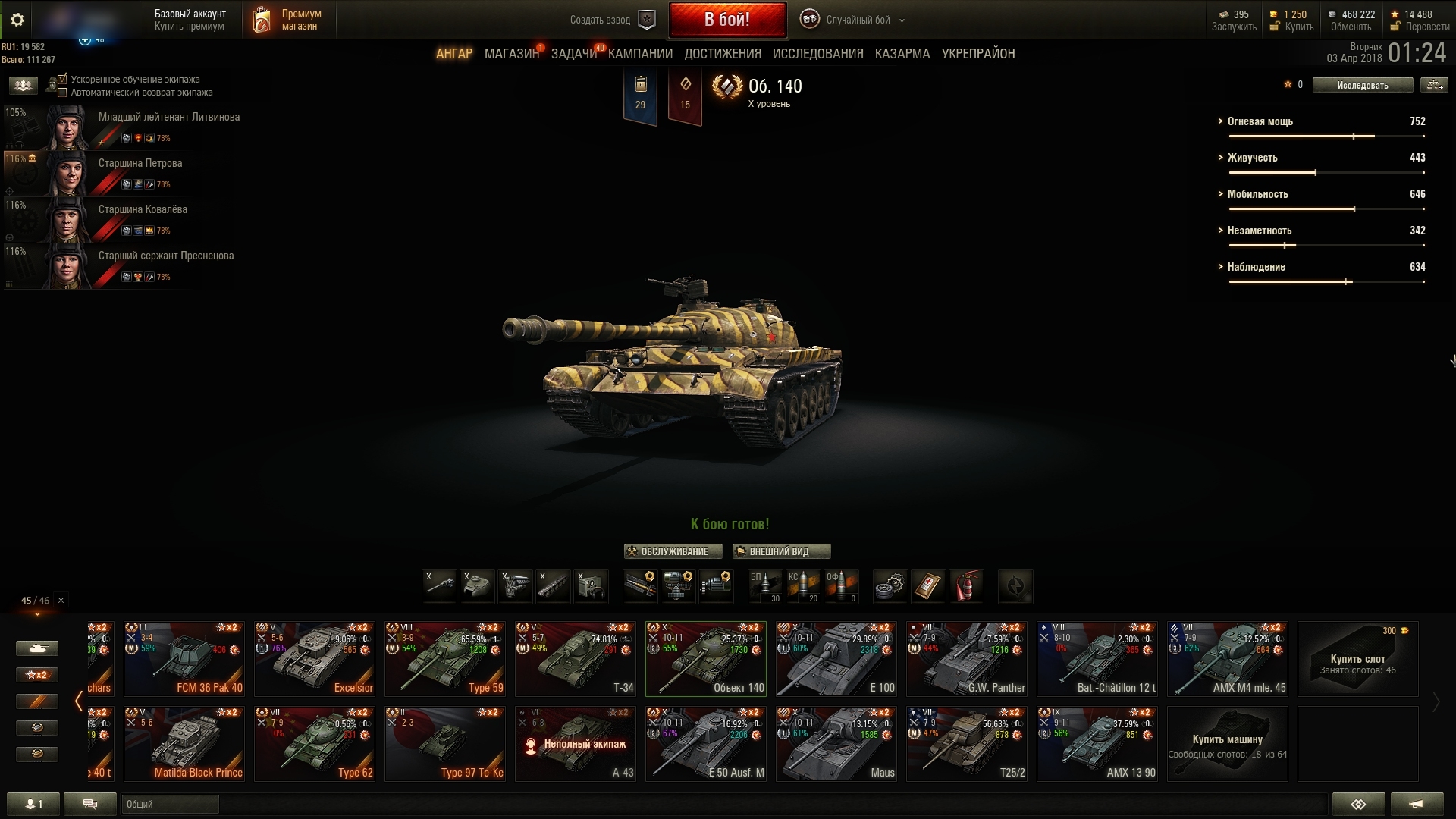Start battle with the В бой! button

pos(726,20)
